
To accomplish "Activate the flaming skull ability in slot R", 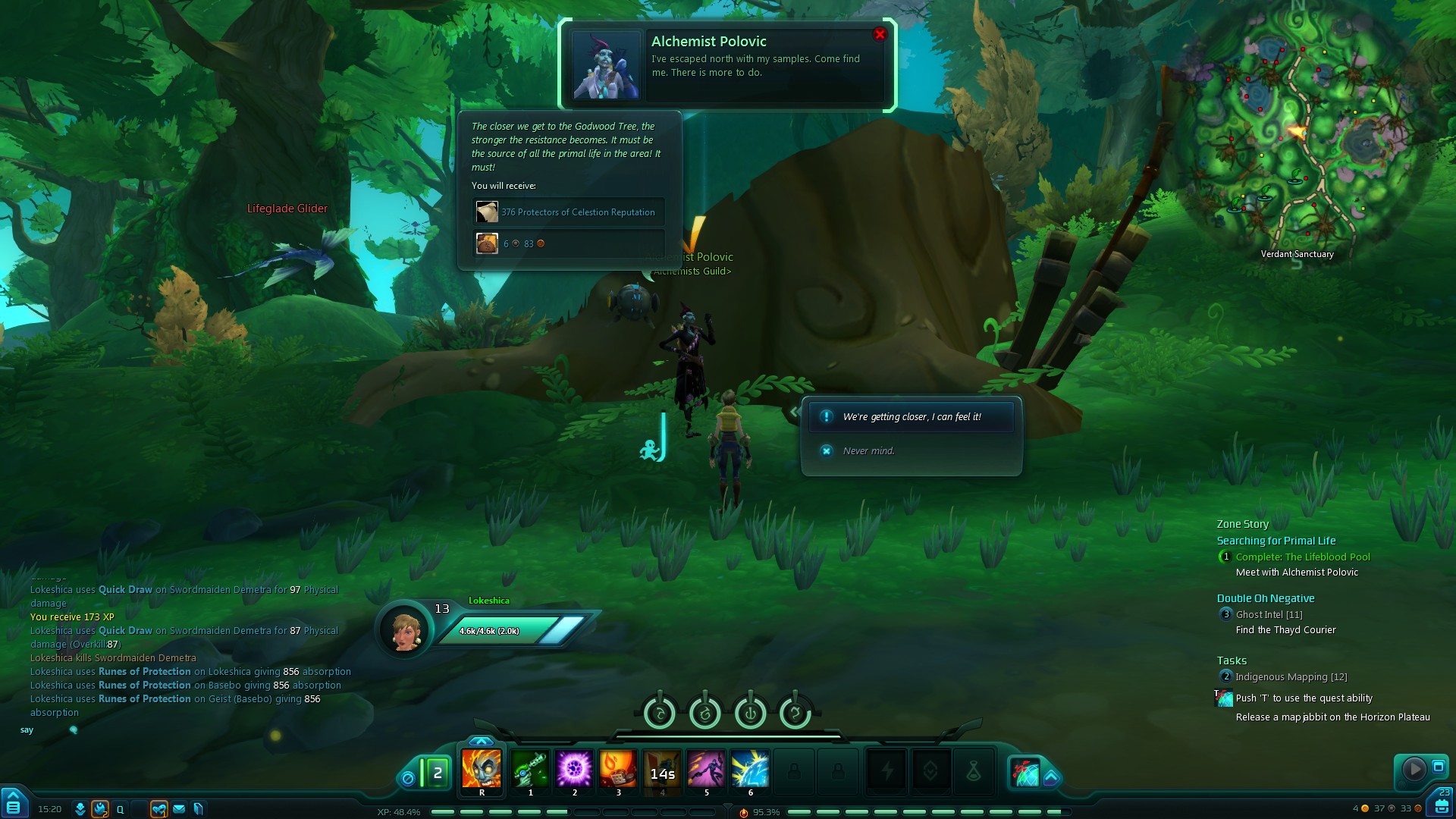I will pos(482,769).
